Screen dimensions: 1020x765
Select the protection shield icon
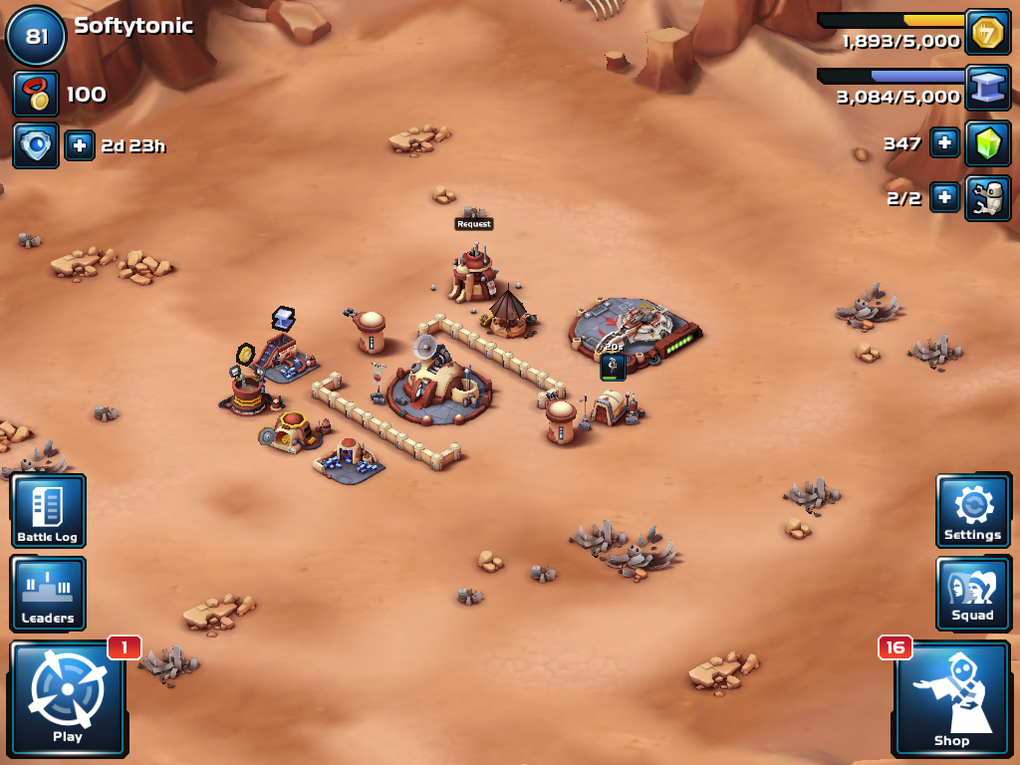pos(35,146)
